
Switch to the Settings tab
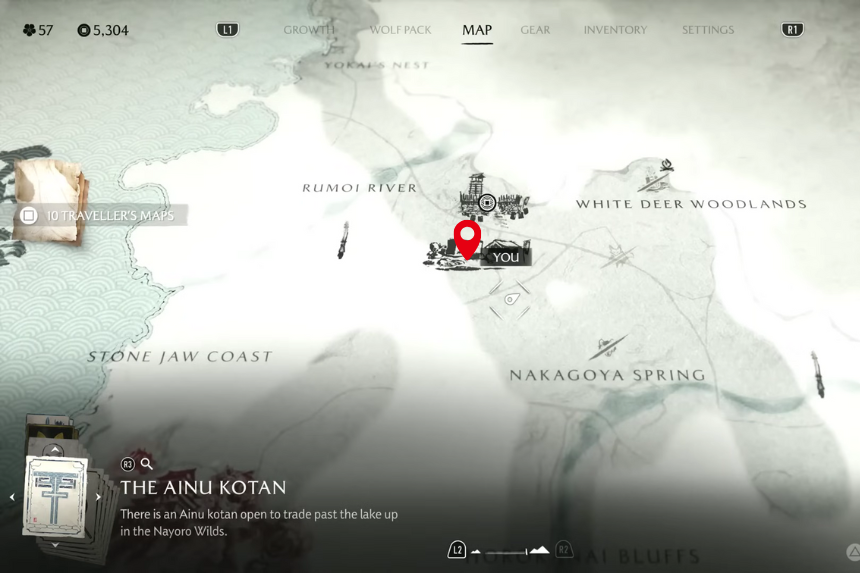click(x=708, y=30)
